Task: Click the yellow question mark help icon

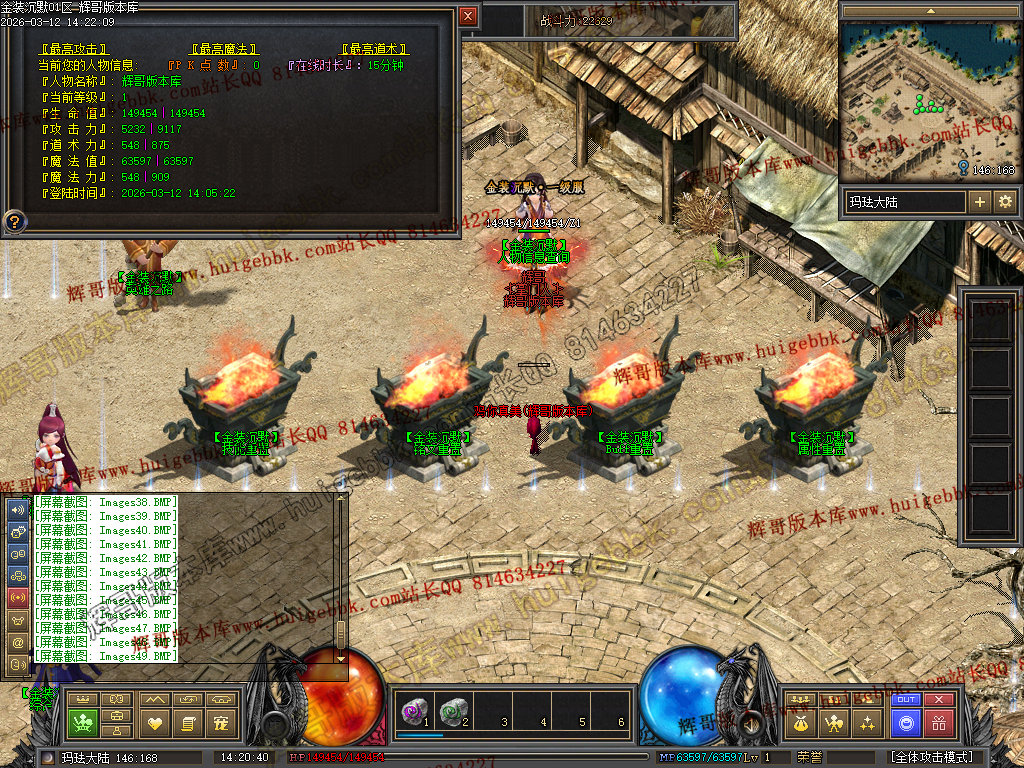Action: click(15, 220)
